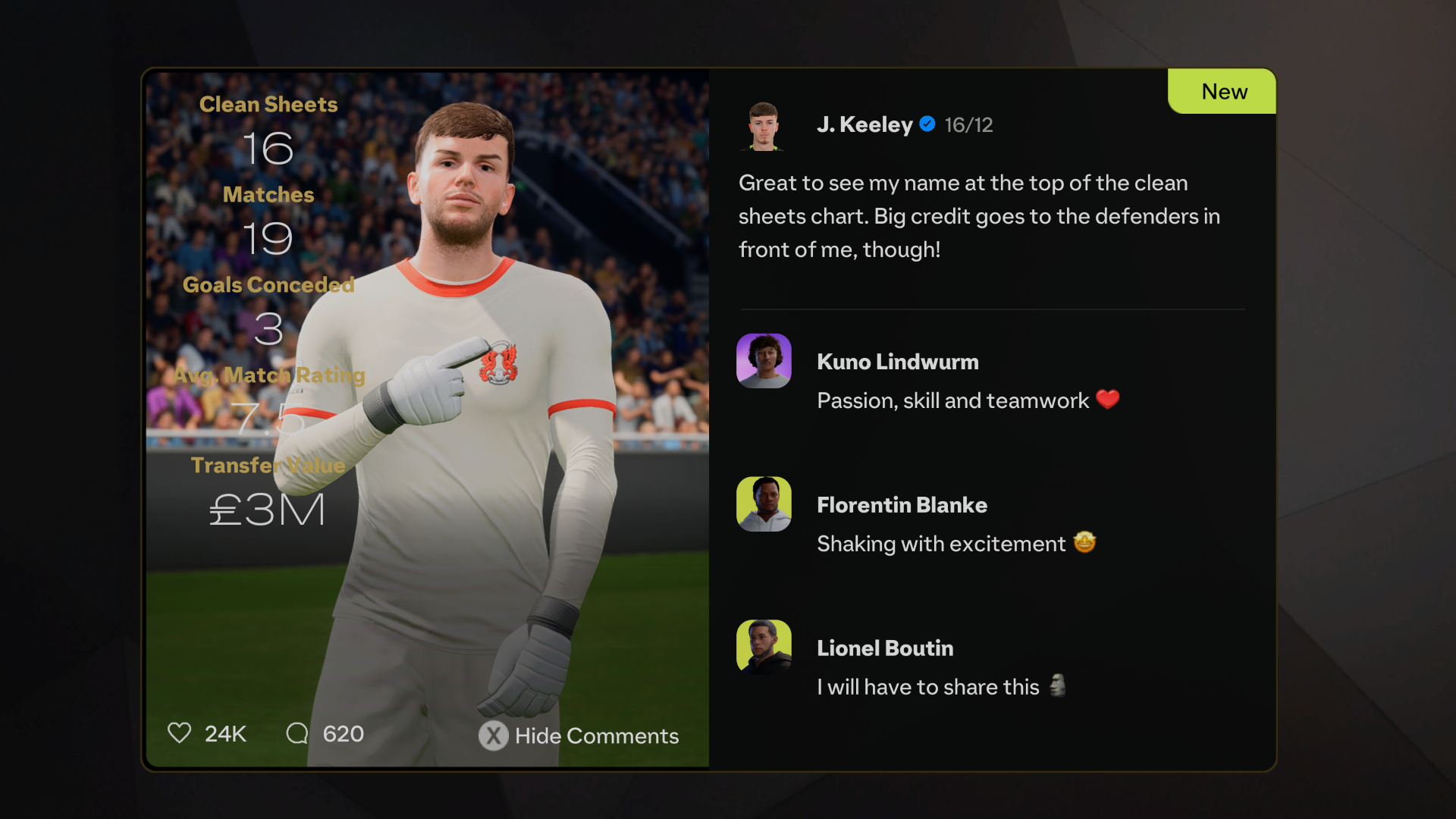Open J. Keeley's profile avatar
1456x819 pixels.
(x=764, y=126)
